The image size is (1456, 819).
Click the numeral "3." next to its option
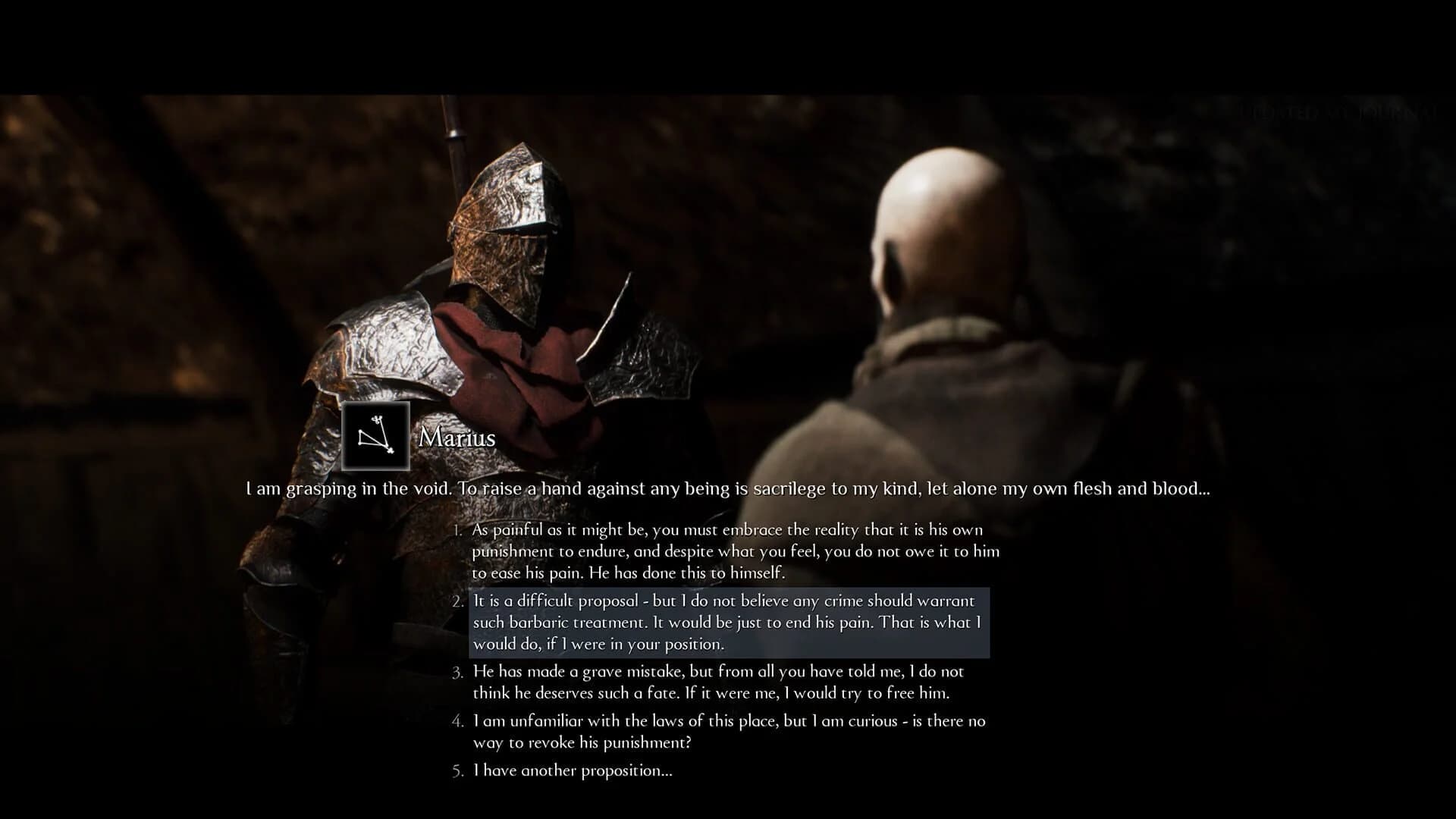(x=457, y=670)
